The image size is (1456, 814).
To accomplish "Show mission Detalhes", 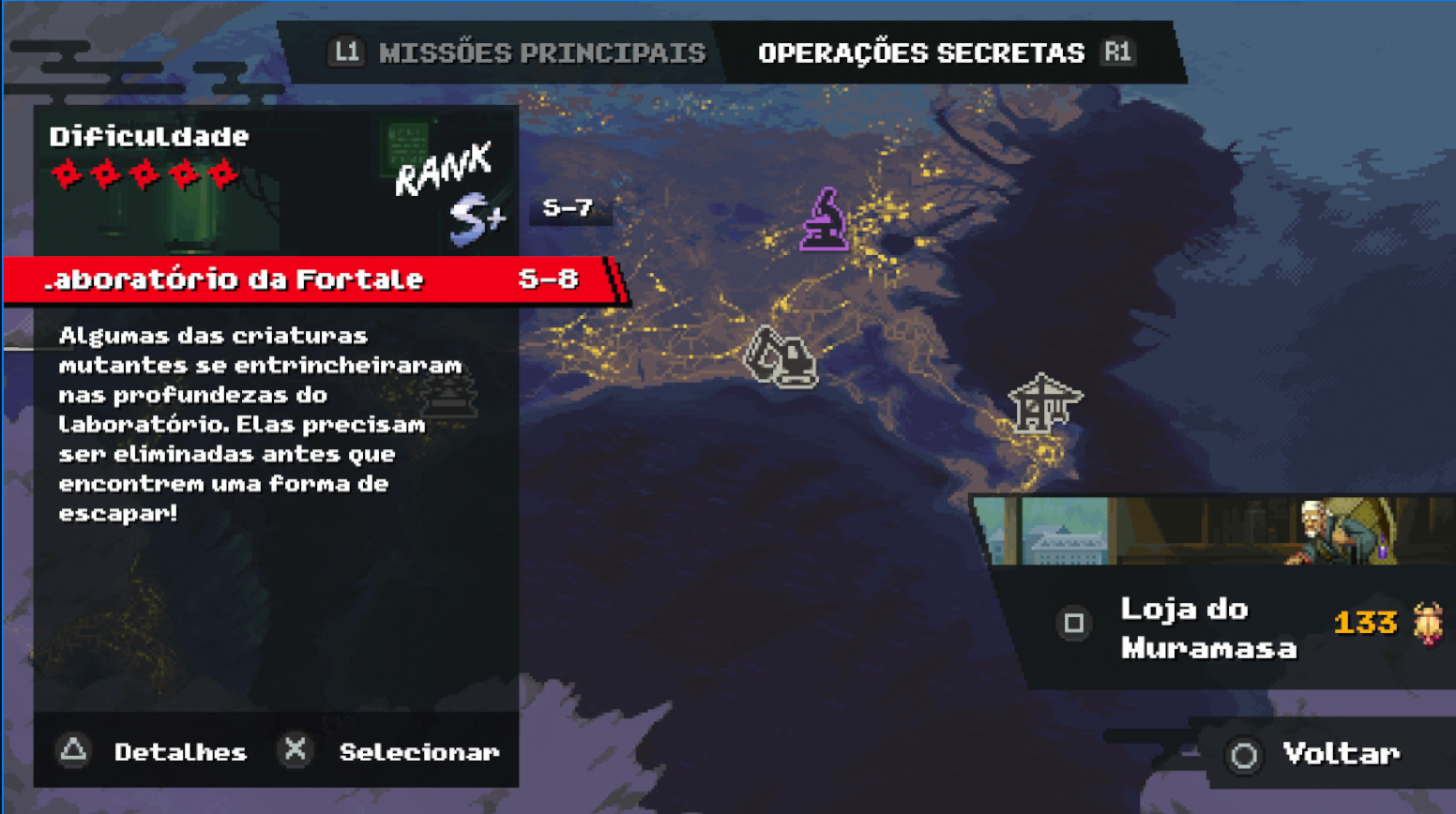I will pos(178,751).
